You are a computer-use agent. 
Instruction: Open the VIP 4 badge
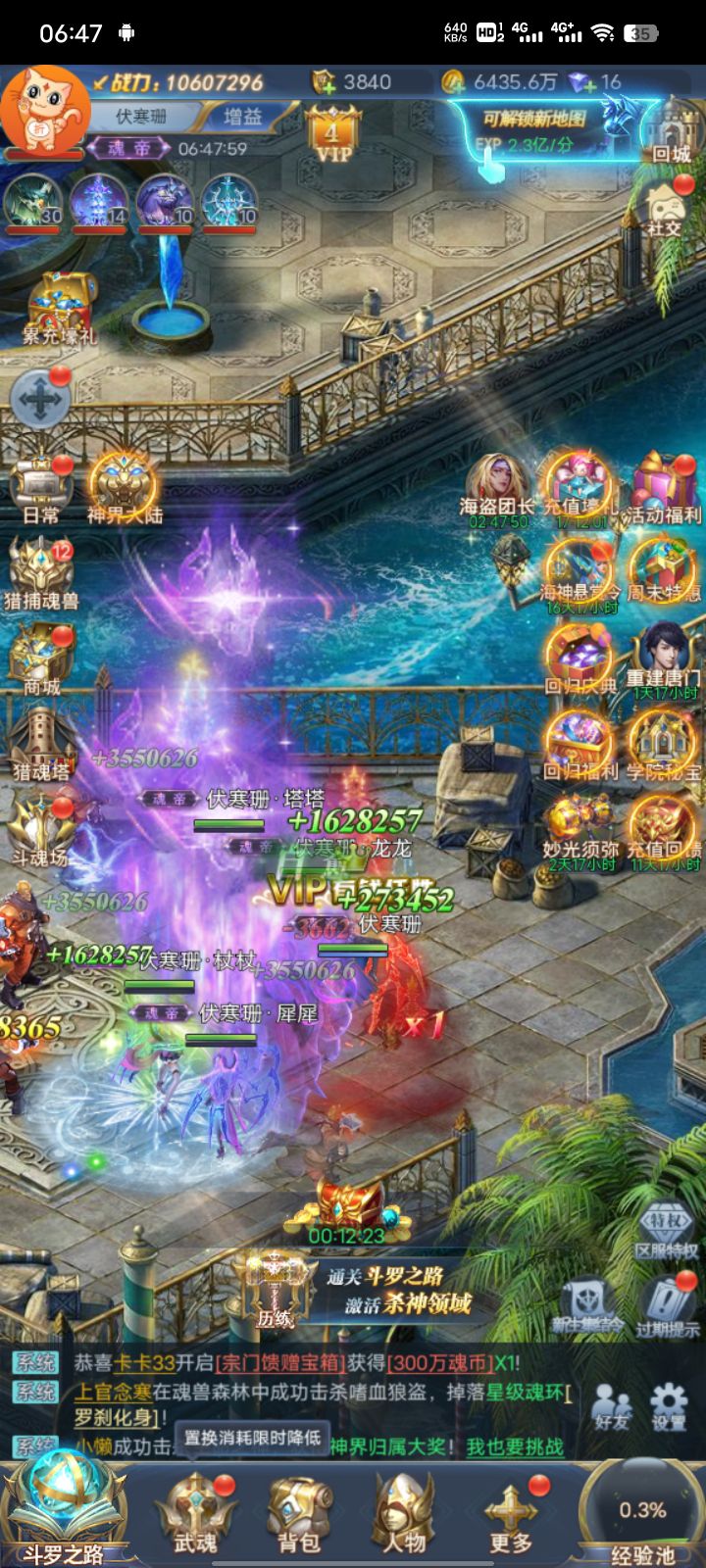tap(333, 137)
